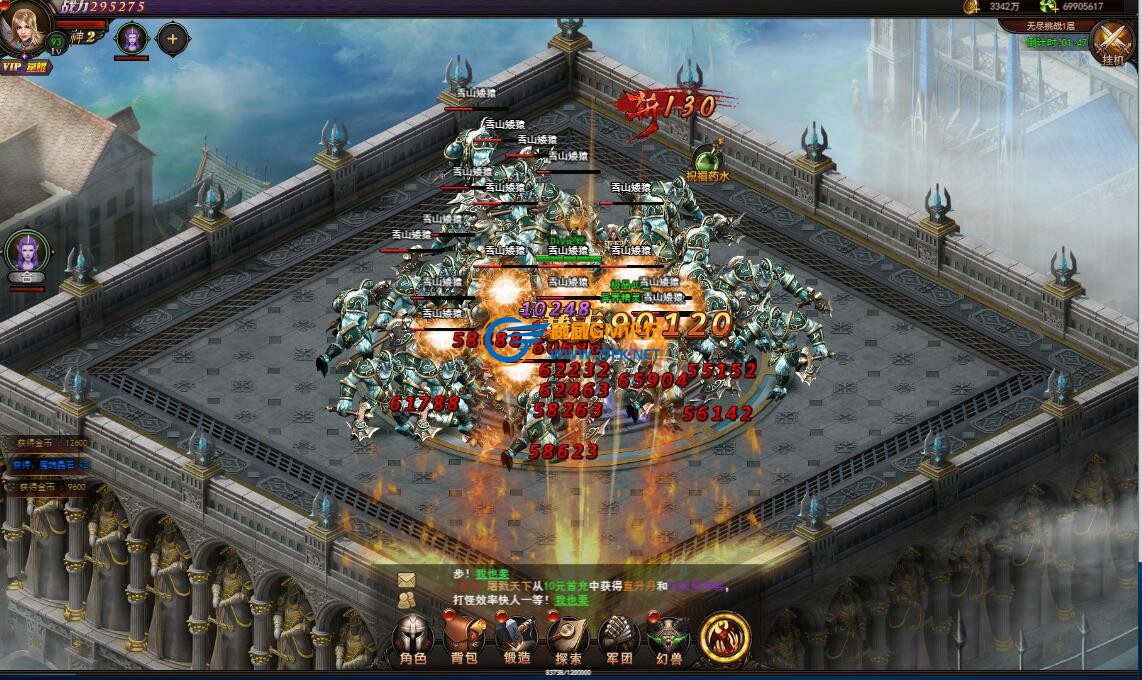Open the 幻兽 beast menu
The image size is (1142, 680).
669,640
